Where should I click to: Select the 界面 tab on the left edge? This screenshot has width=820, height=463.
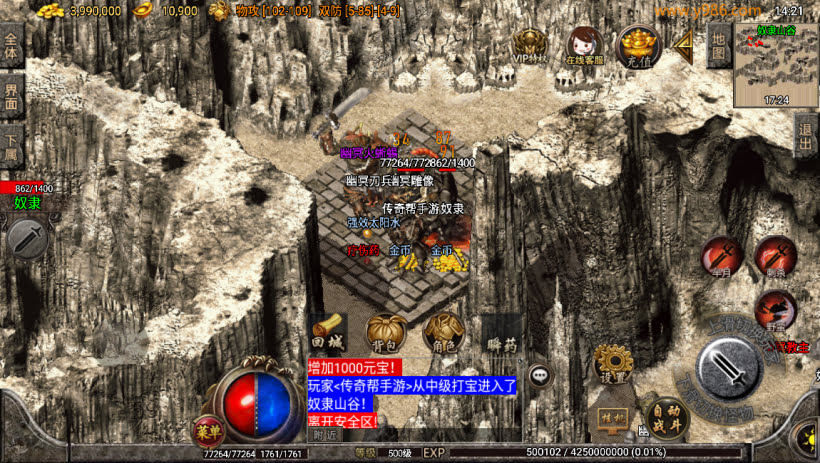pos(11,95)
